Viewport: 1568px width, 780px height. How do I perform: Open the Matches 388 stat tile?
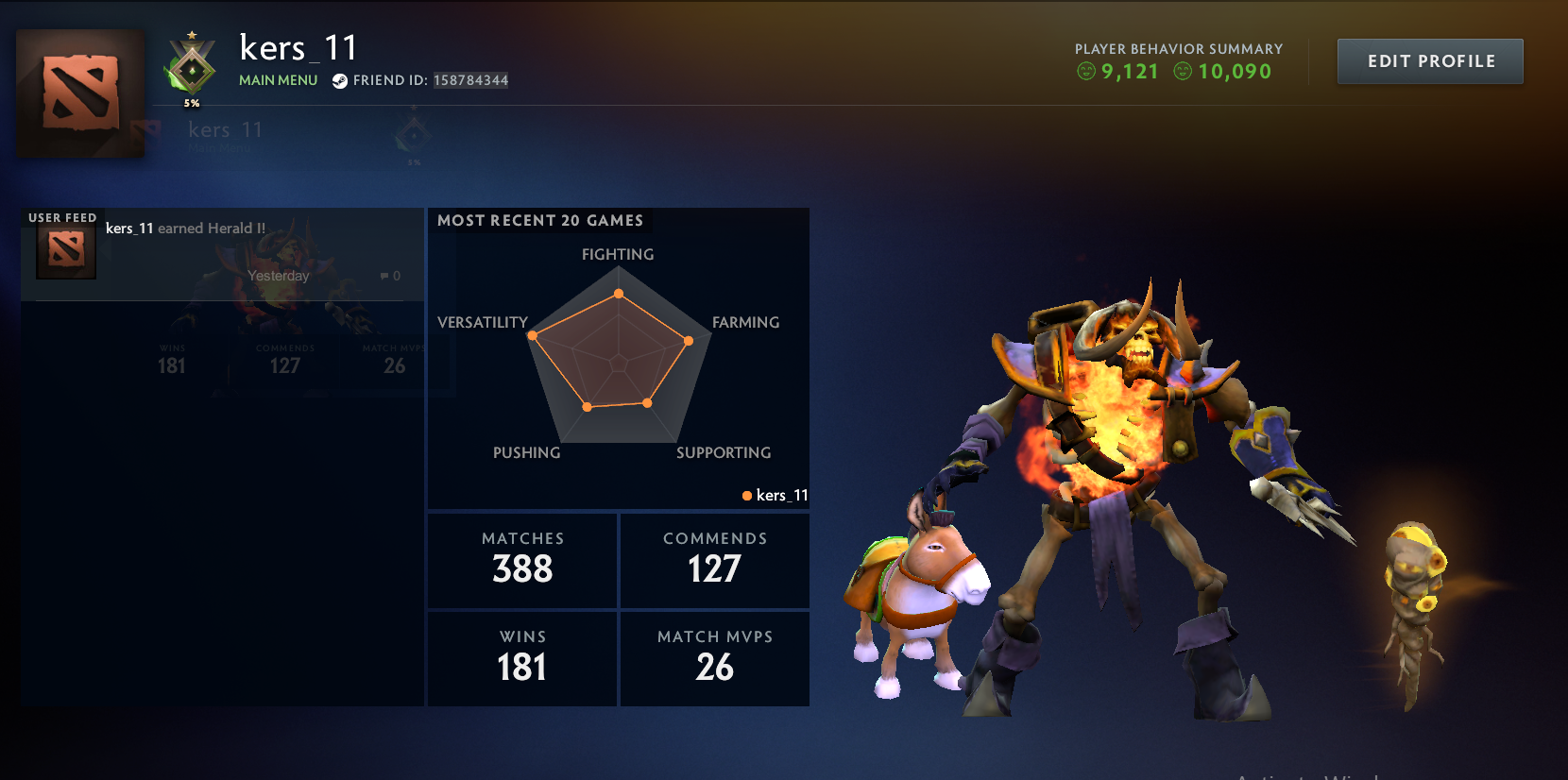pos(521,559)
